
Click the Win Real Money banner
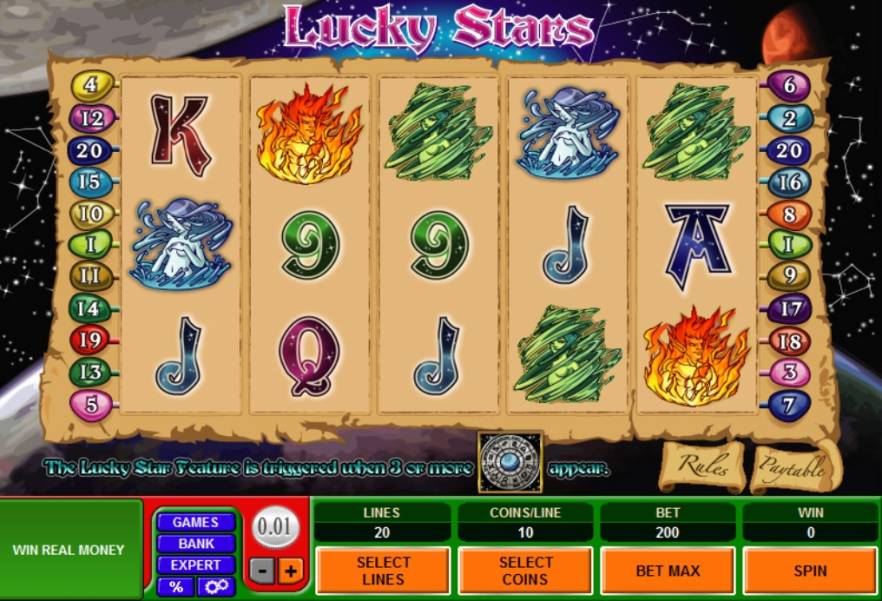point(69,549)
